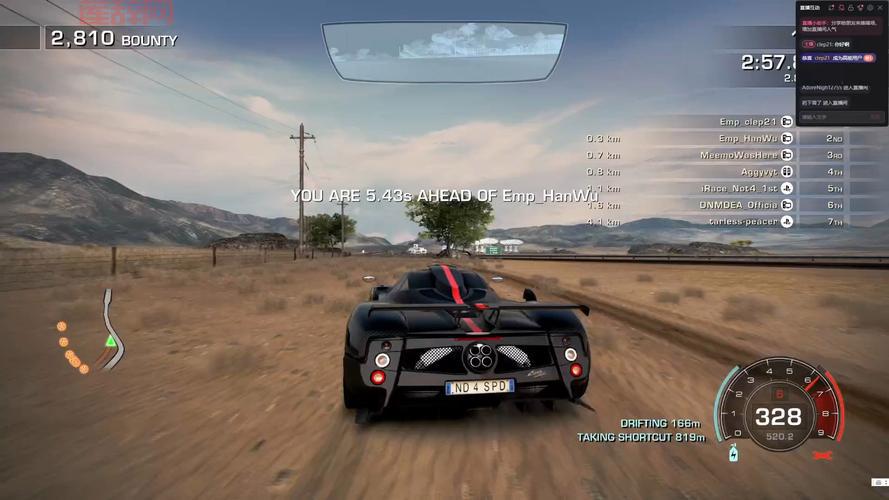Select the green player arrow on the minimap

point(110,341)
